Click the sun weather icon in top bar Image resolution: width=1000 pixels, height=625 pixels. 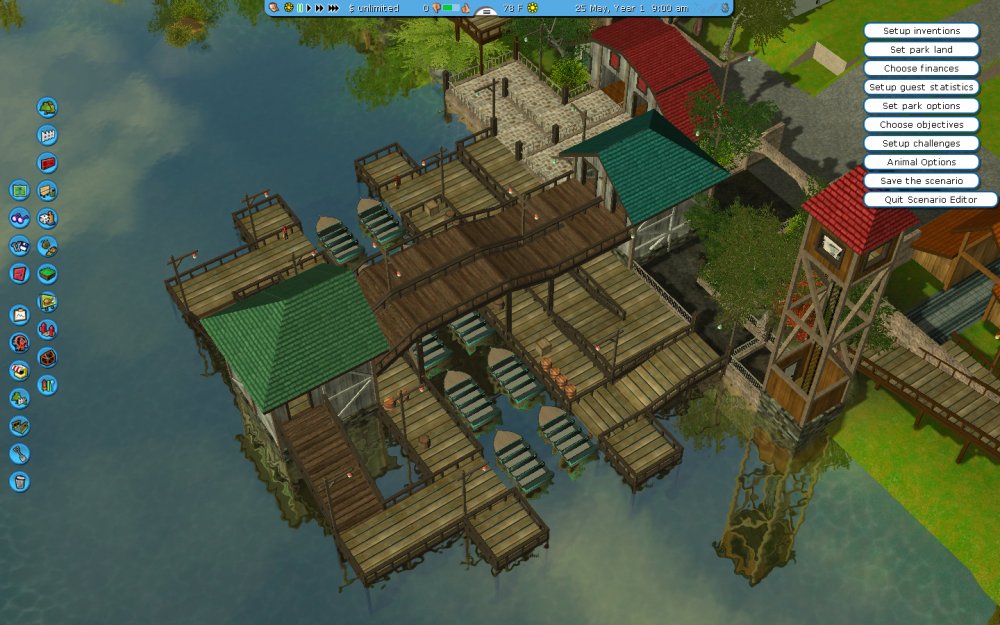pyautogui.click(x=533, y=8)
